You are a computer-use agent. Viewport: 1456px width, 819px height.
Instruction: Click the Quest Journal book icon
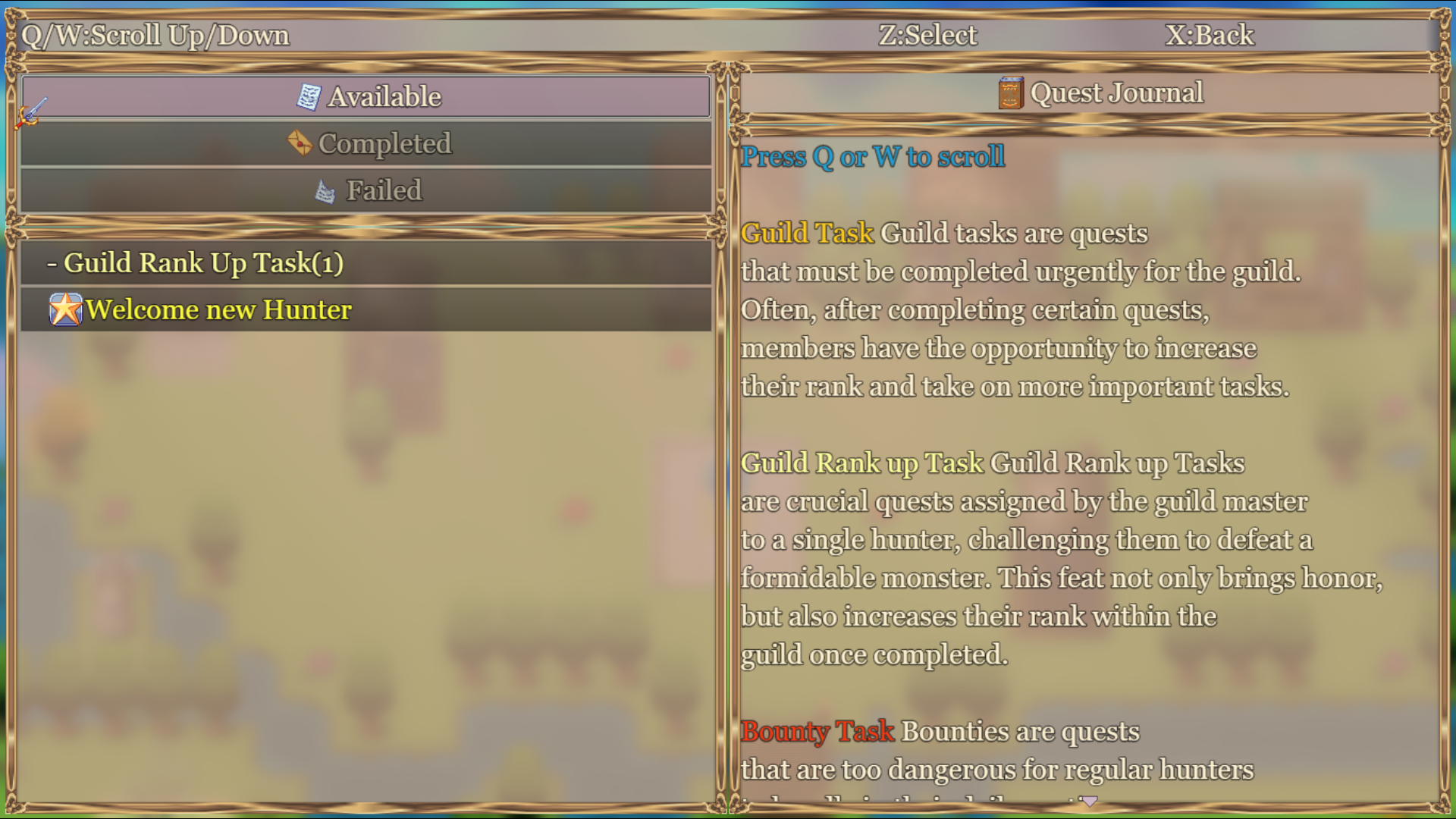click(x=1011, y=92)
